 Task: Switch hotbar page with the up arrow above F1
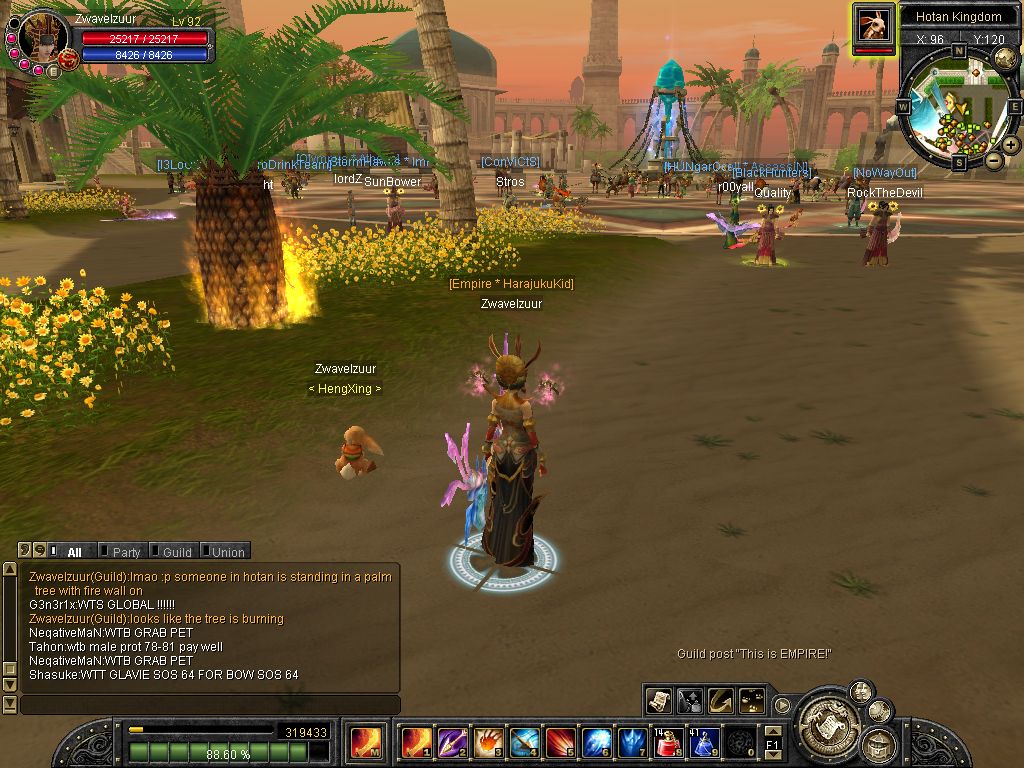pos(772,732)
